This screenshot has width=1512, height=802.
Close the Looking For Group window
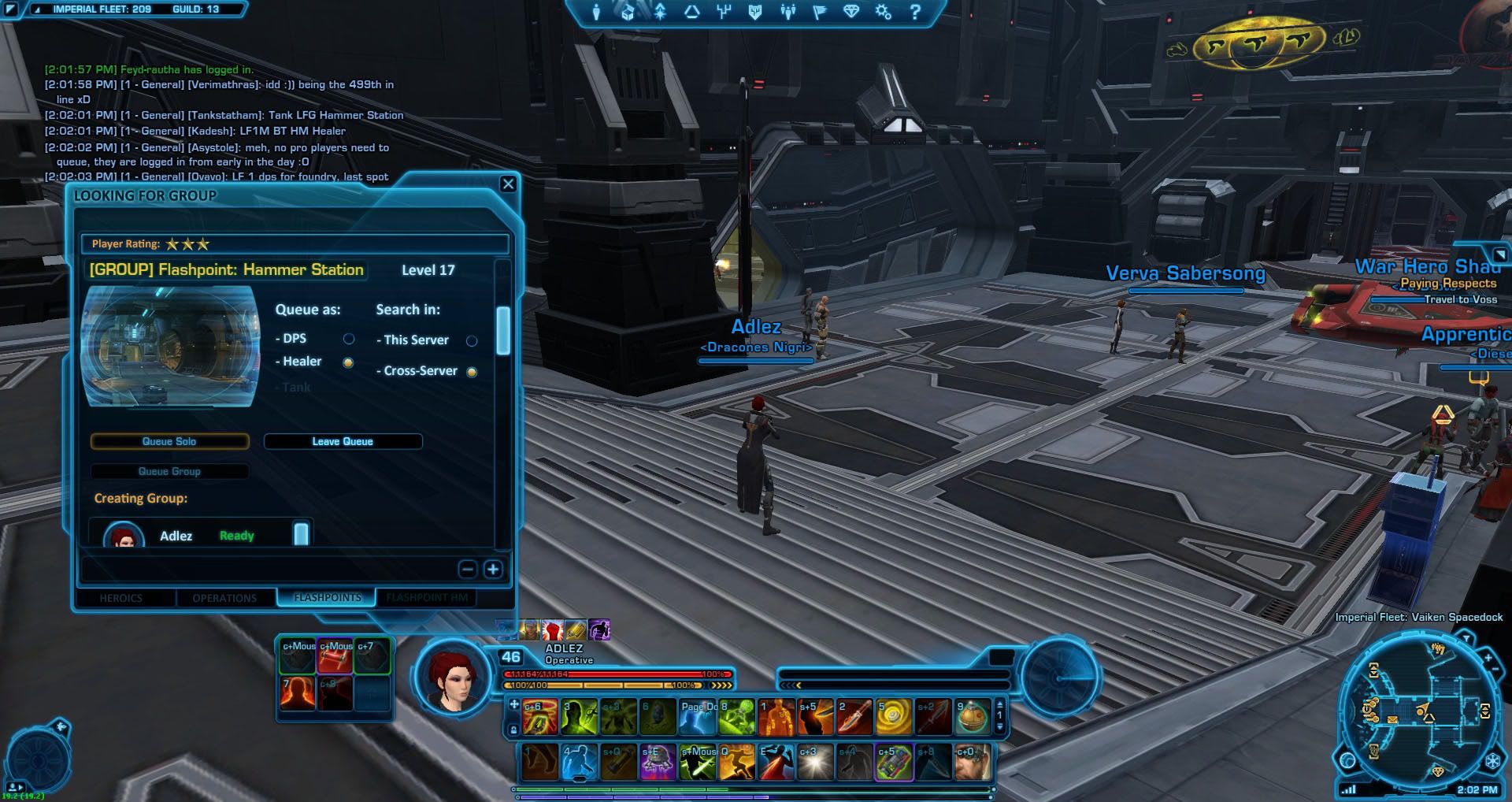[508, 184]
